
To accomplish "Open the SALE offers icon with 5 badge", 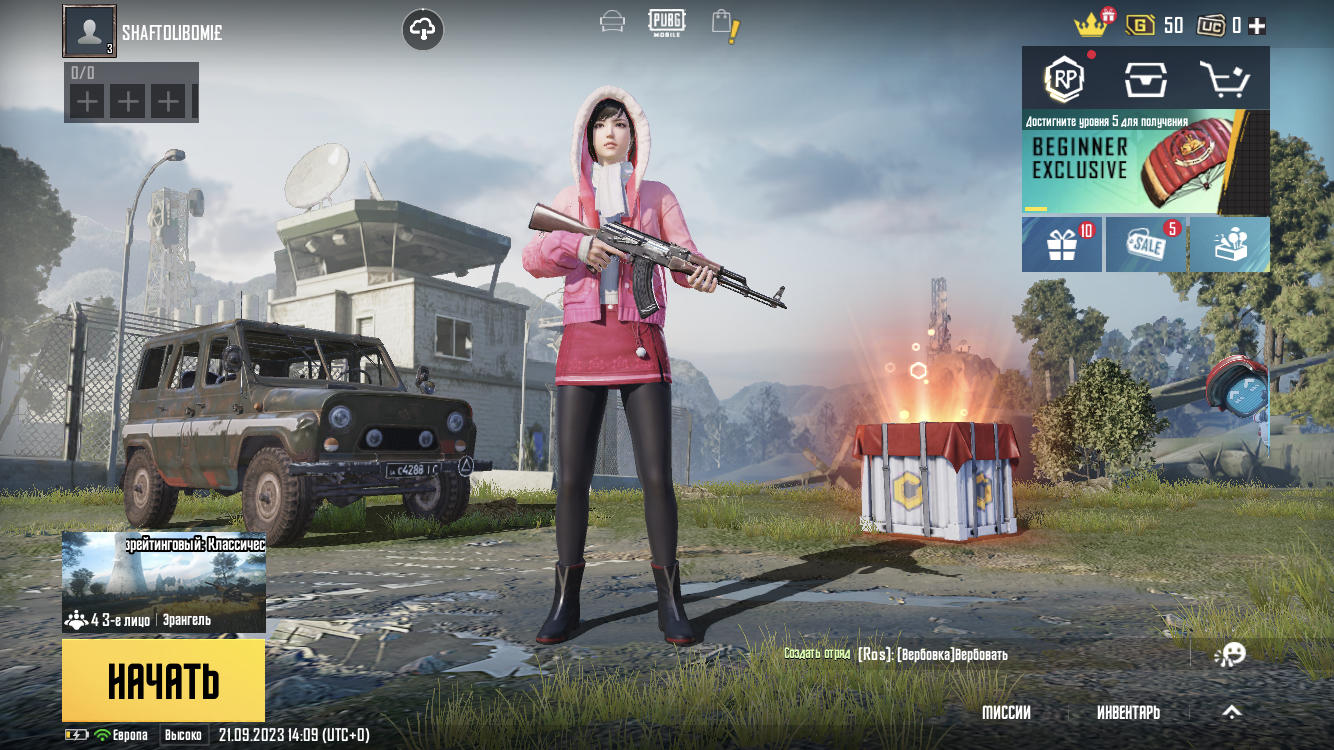I will (x=1144, y=244).
